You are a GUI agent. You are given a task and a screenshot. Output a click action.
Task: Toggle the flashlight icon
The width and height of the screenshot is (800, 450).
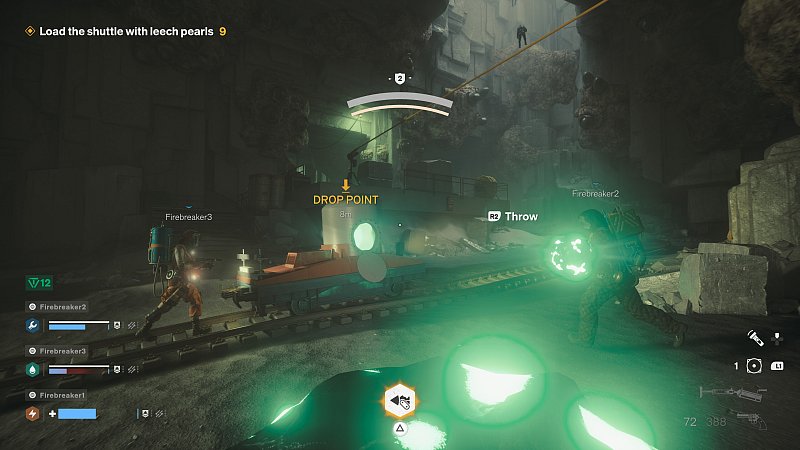tap(755, 340)
